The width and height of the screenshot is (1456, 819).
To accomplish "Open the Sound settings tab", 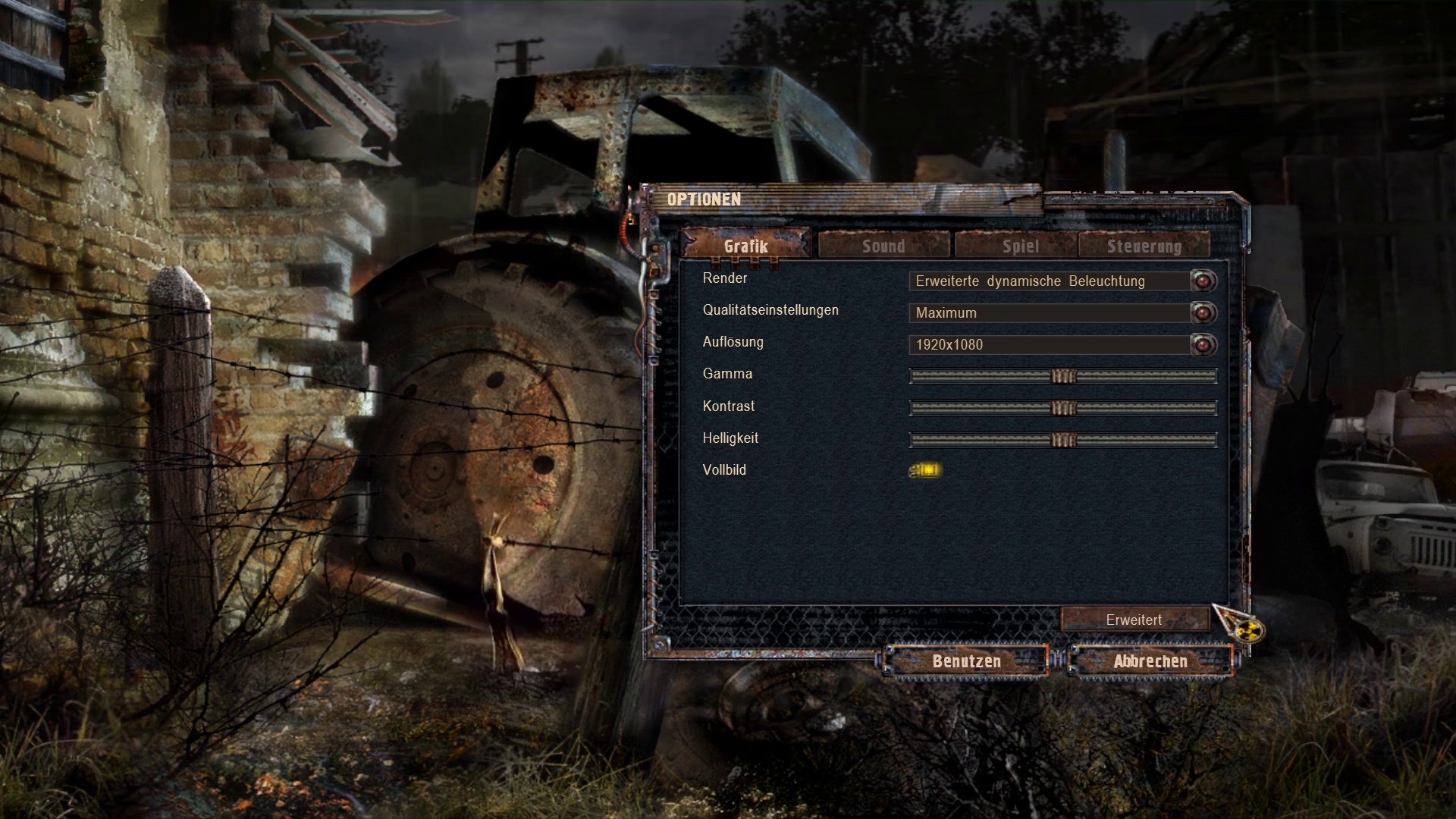I will click(883, 246).
